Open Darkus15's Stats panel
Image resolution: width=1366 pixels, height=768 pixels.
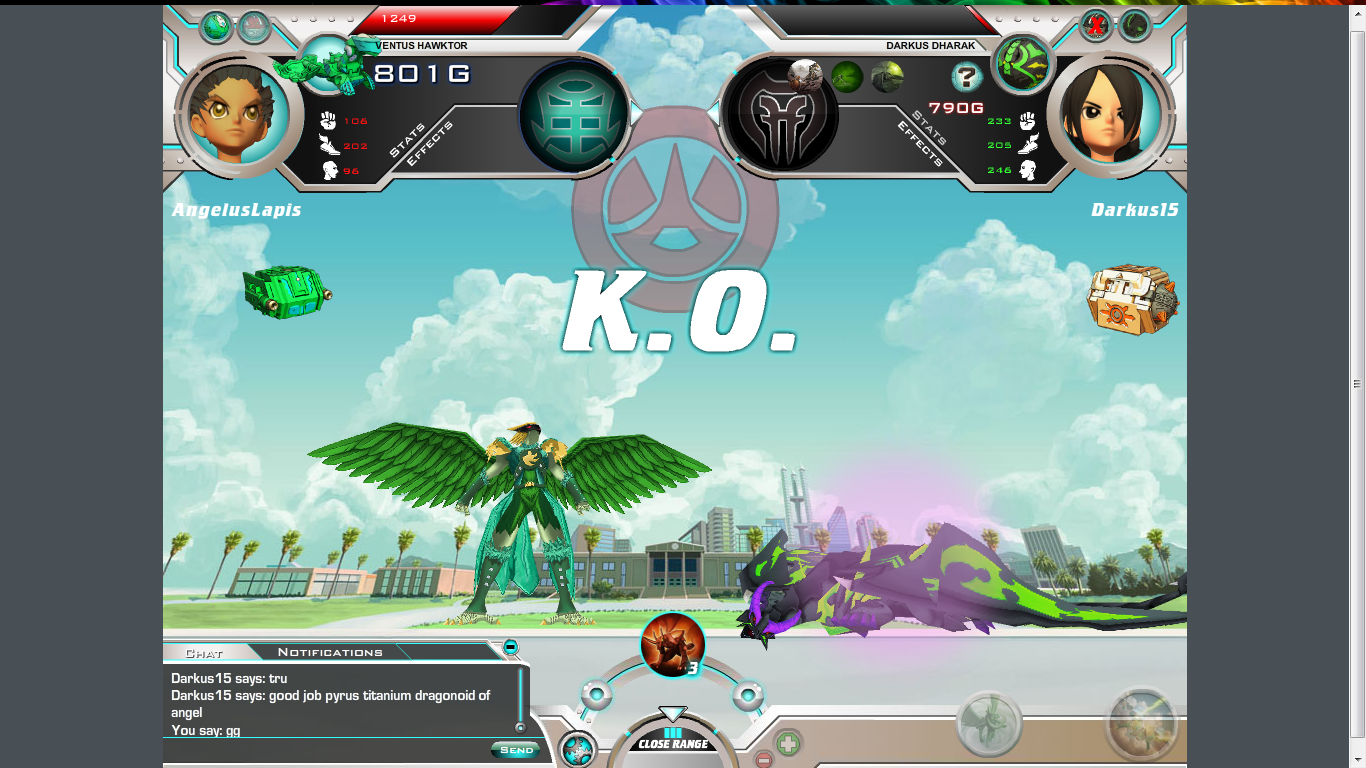(929, 128)
